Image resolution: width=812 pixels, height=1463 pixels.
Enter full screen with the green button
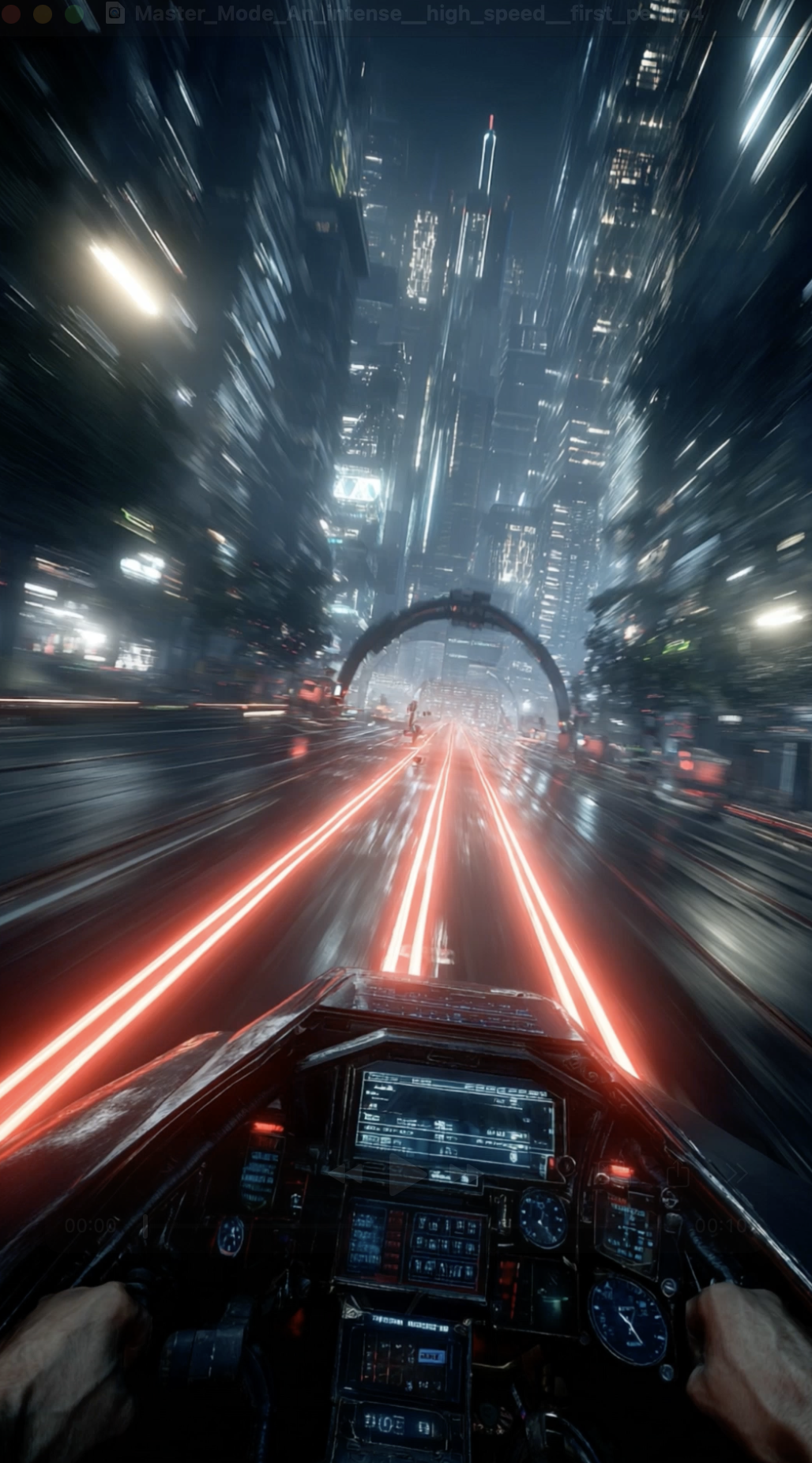tap(73, 13)
